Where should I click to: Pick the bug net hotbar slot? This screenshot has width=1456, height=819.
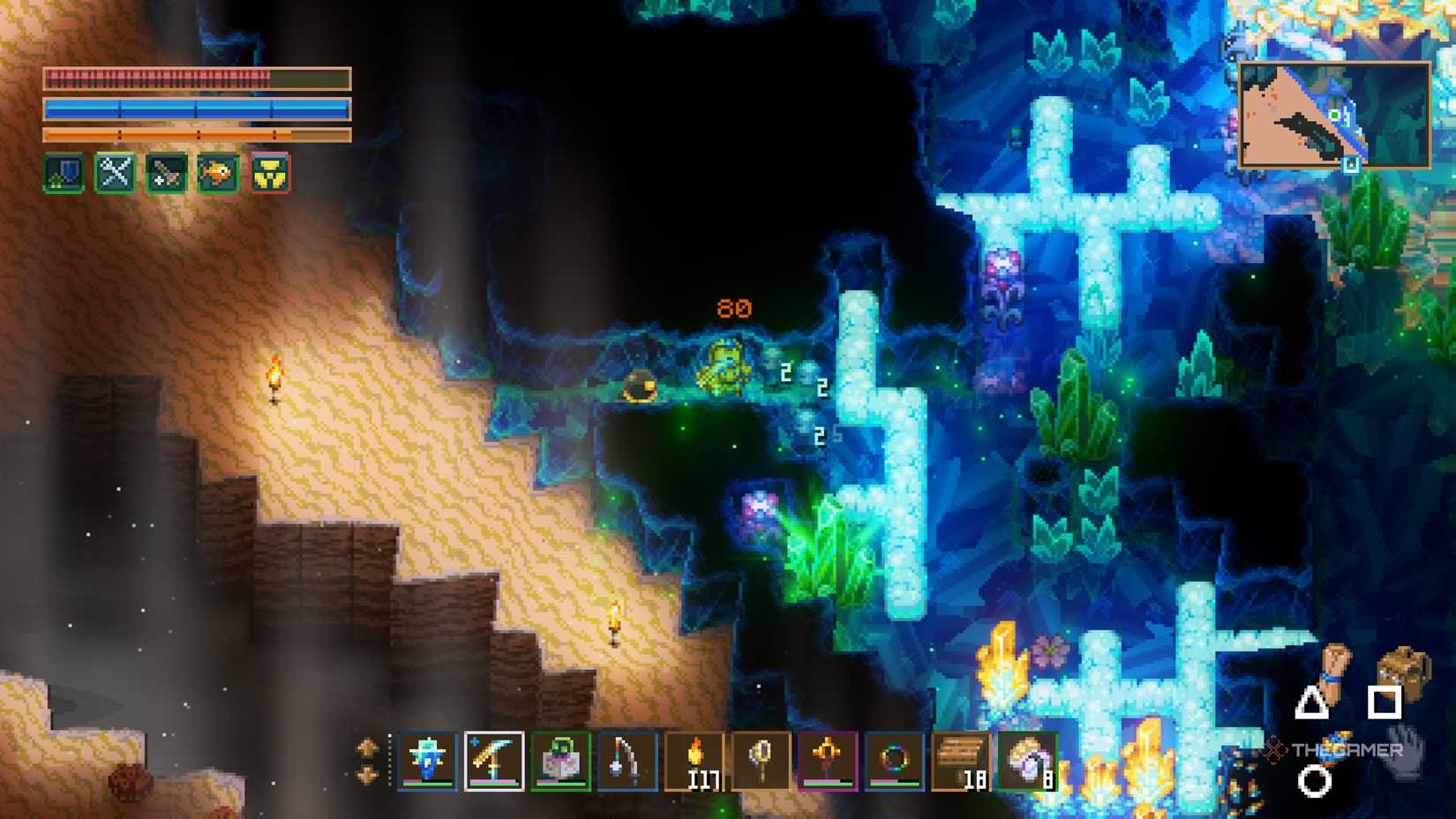762,760
